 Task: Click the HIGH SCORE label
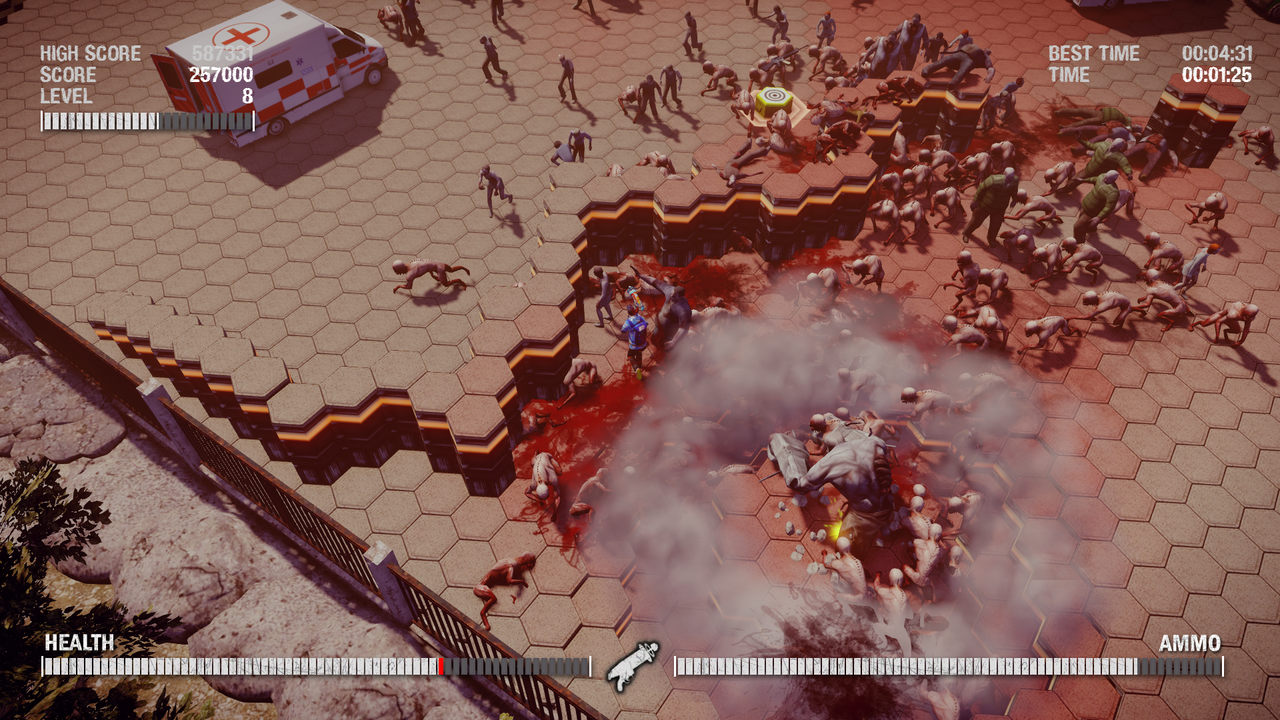(x=88, y=54)
